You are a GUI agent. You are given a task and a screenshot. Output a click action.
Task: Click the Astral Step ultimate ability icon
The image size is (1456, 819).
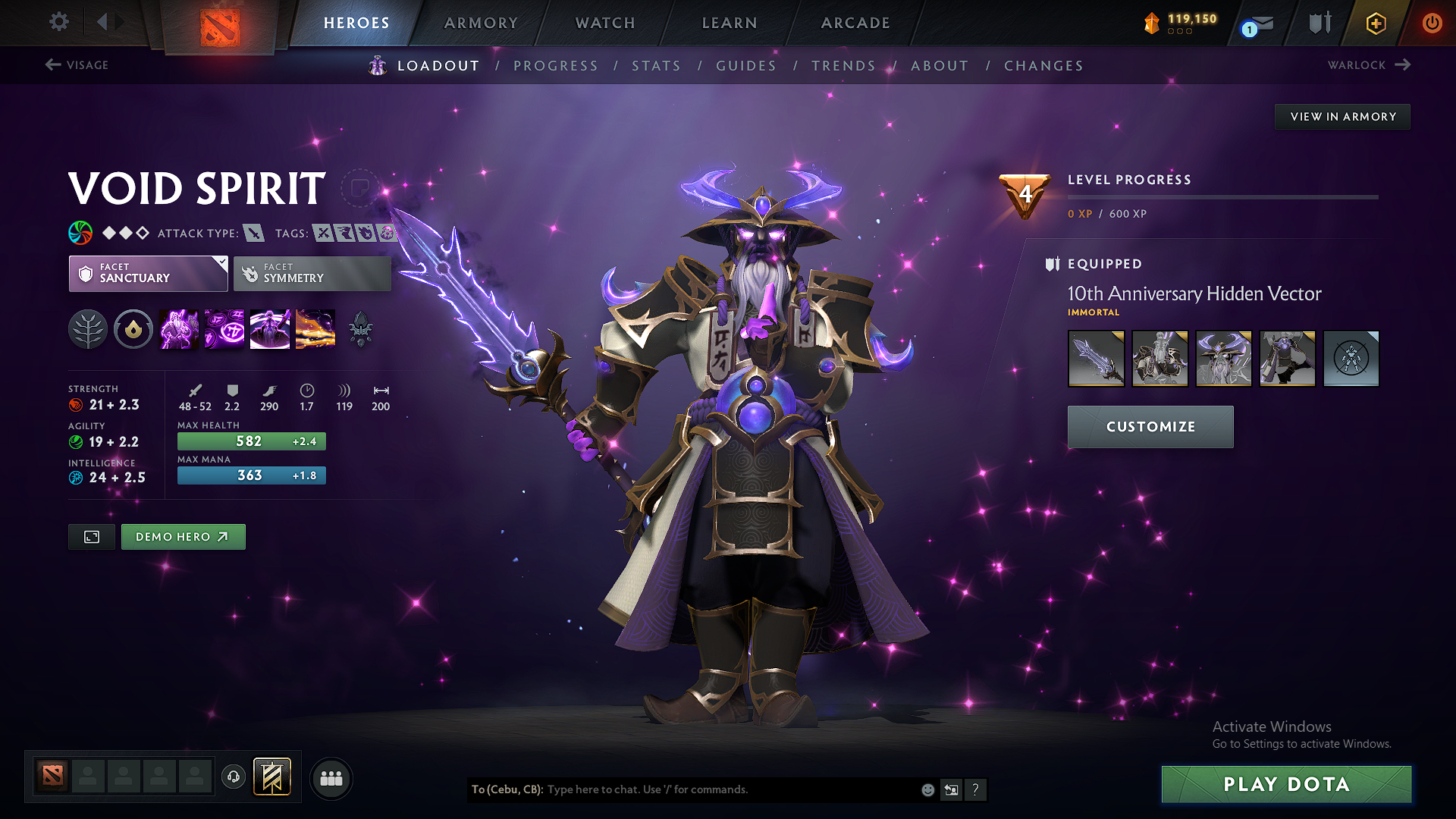point(315,328)
